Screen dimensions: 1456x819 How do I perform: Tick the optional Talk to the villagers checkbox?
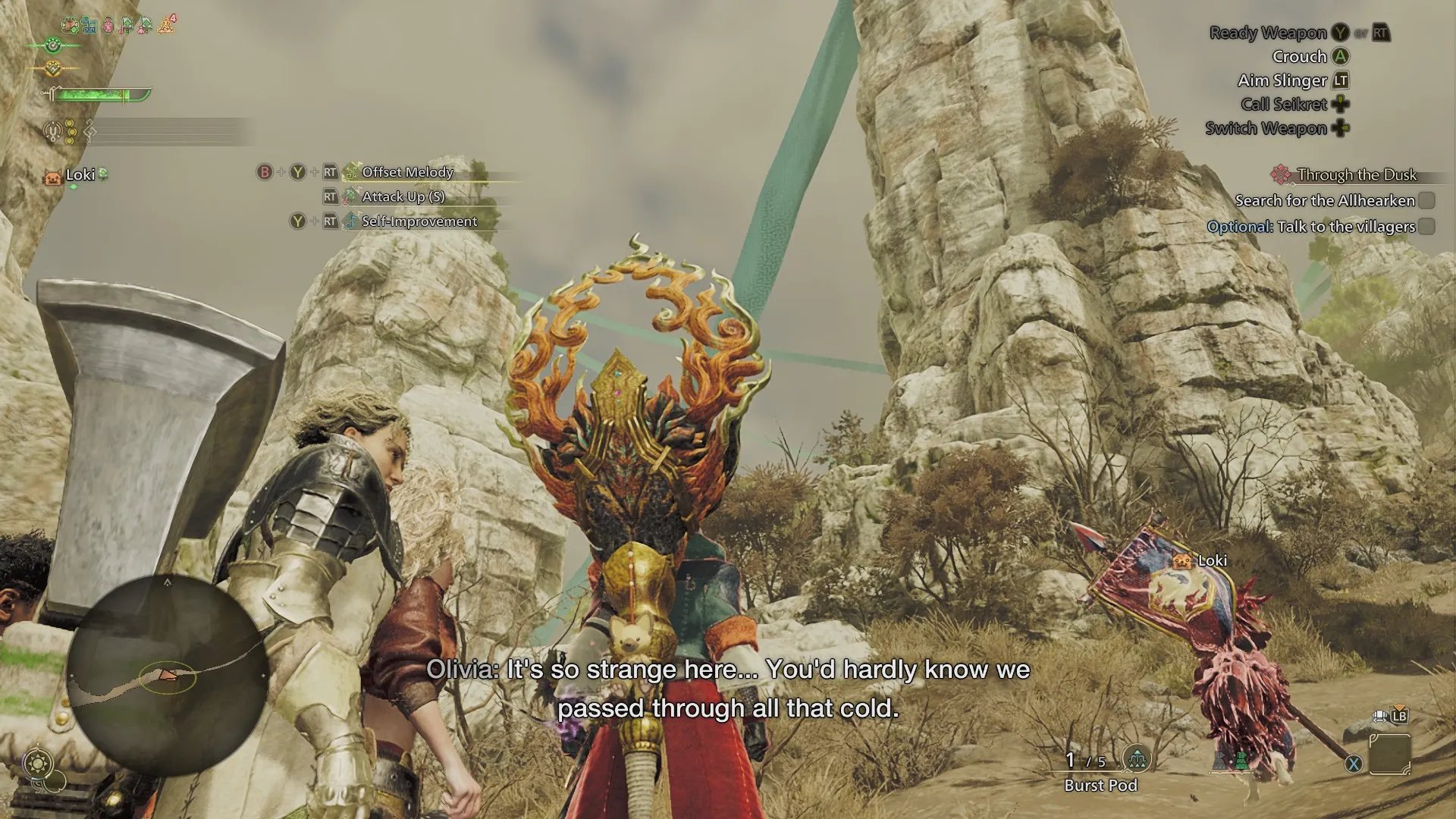pyautogui.click(x=1426, y=226)
